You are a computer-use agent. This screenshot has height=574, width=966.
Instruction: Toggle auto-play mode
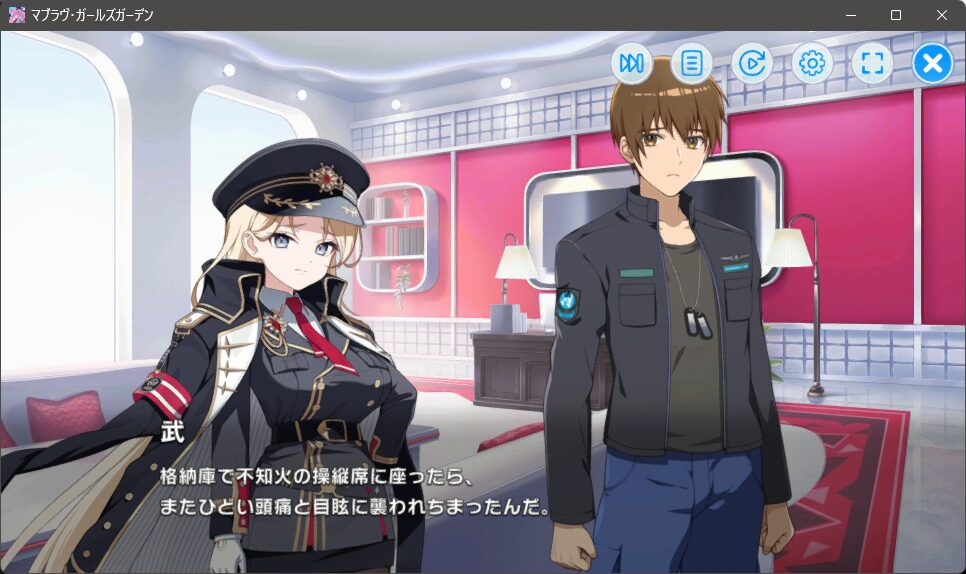pos(752,64)
